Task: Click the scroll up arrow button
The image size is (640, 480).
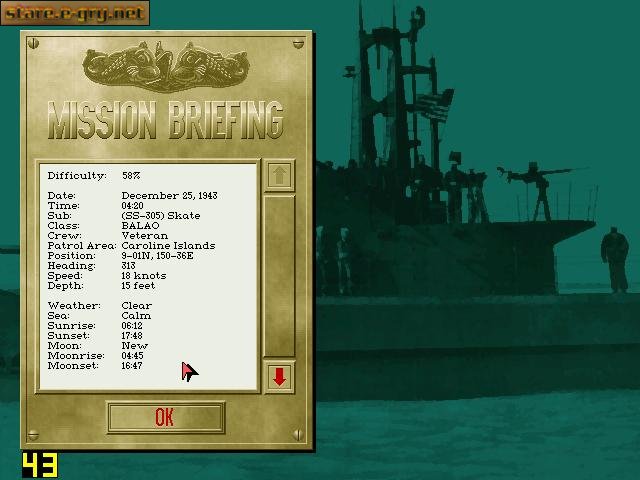Action: 279,175
